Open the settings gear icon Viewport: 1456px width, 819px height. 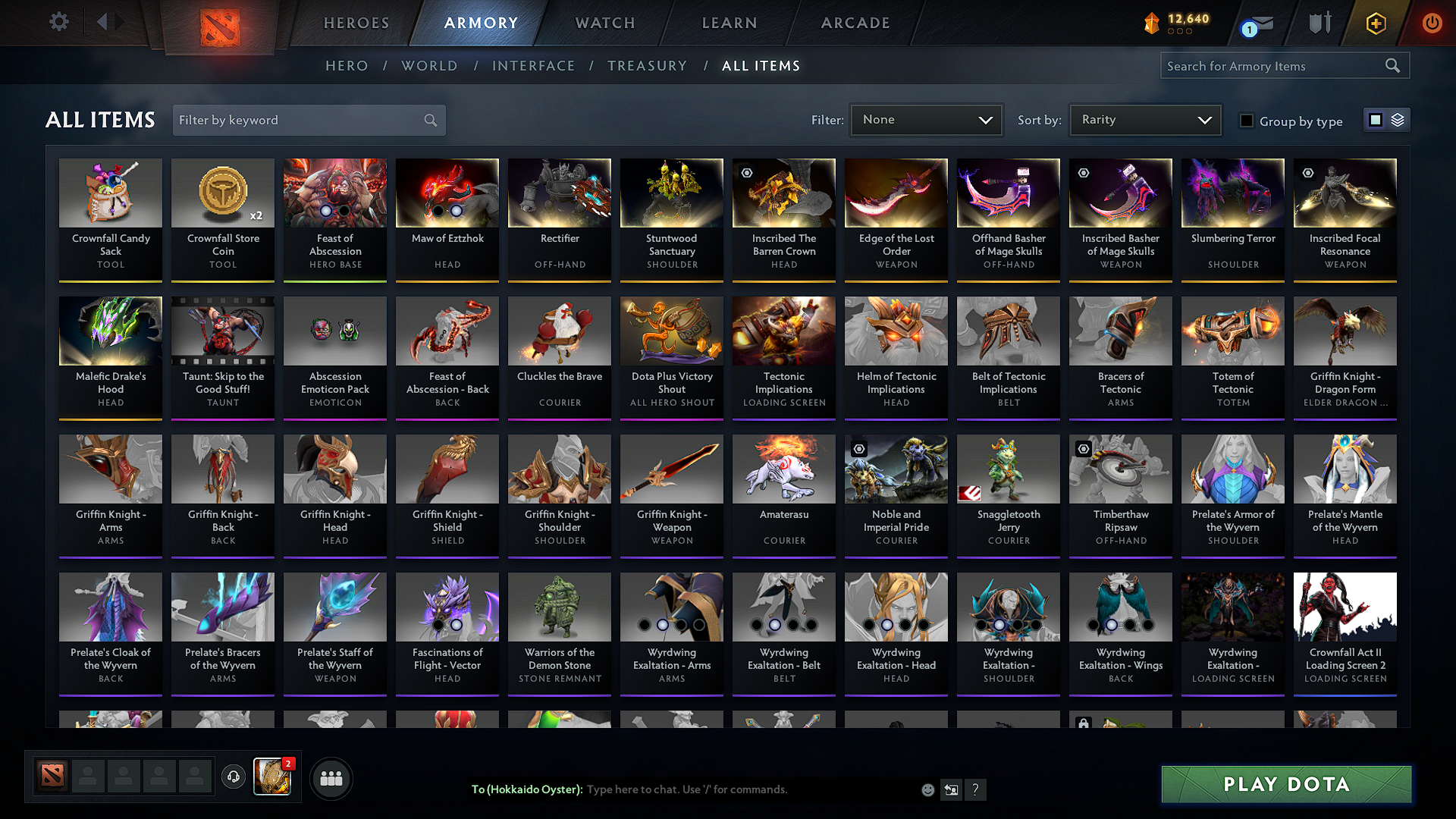(58, 22)
